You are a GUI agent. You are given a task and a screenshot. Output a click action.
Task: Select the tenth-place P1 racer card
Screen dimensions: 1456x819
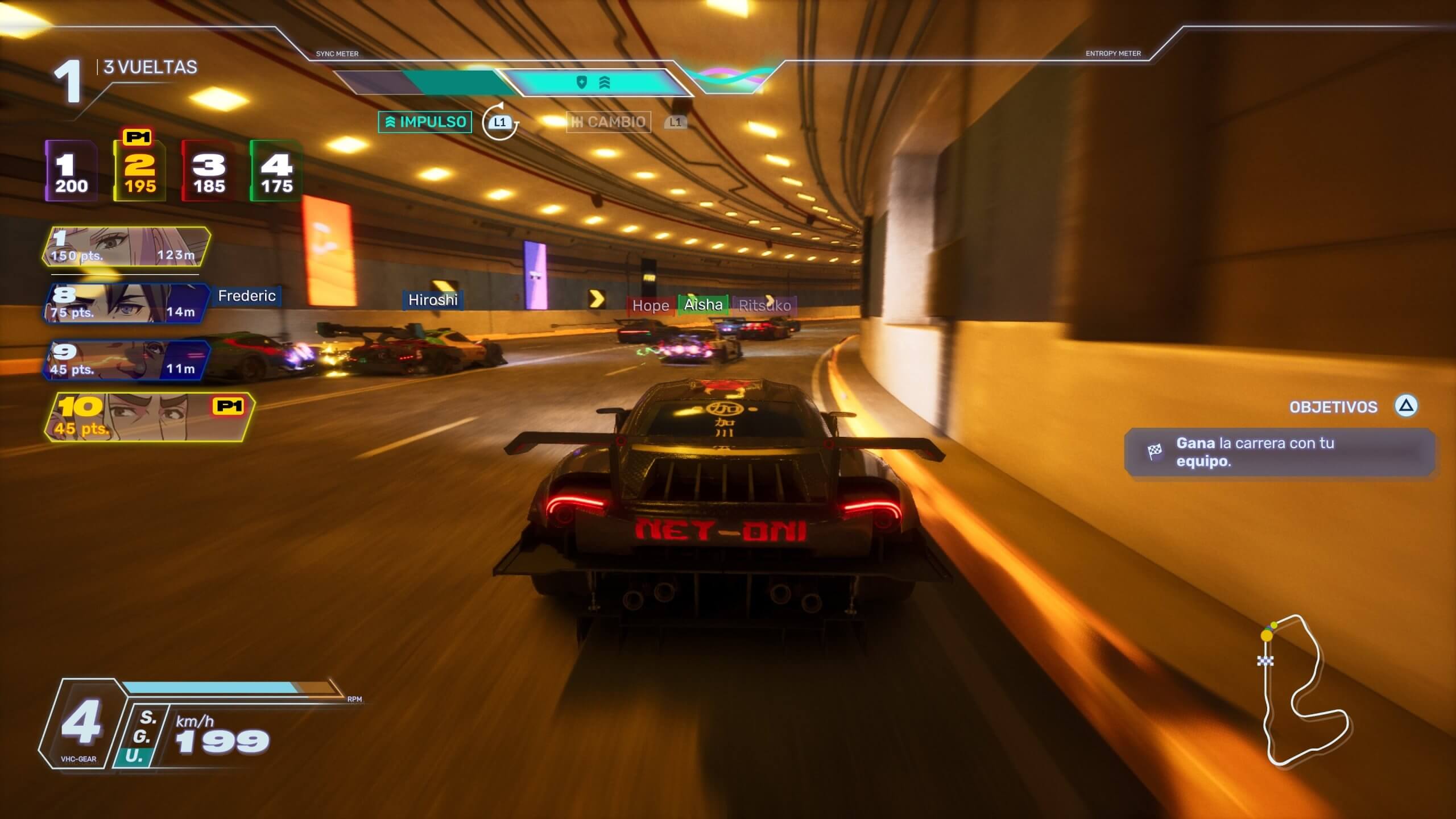click(x=149, y=417)
